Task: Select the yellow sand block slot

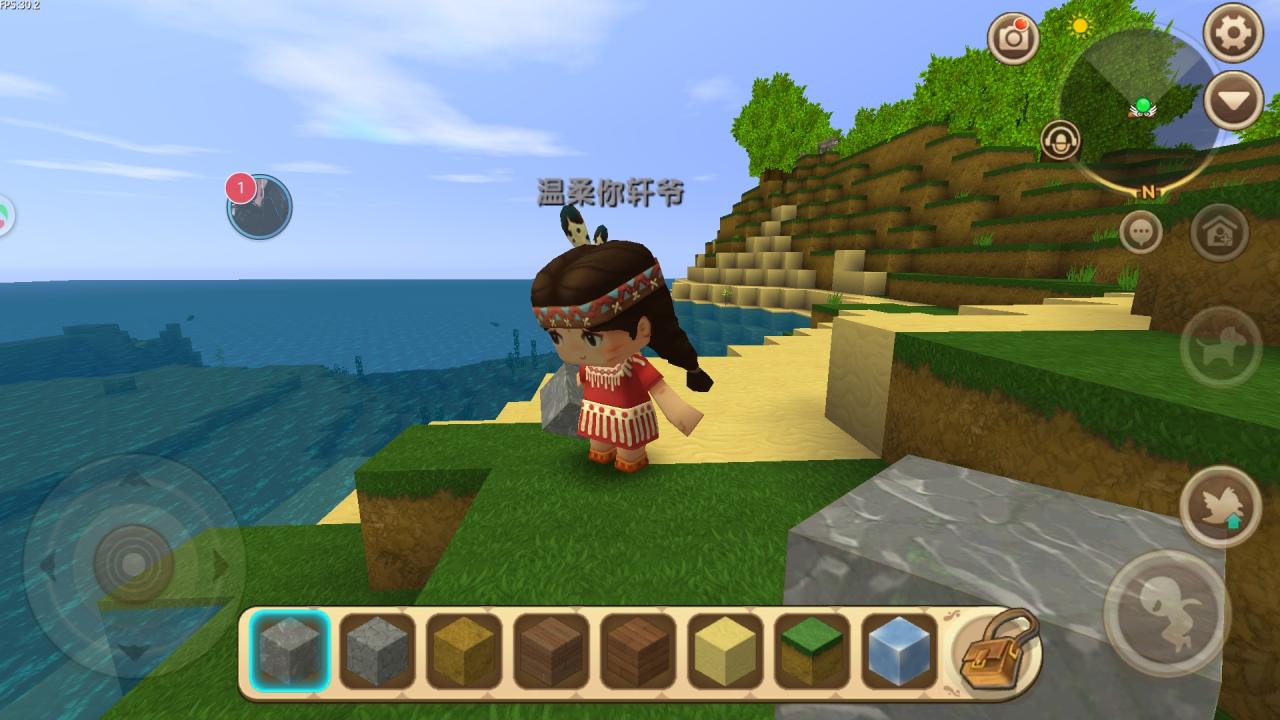Action: 725,651
